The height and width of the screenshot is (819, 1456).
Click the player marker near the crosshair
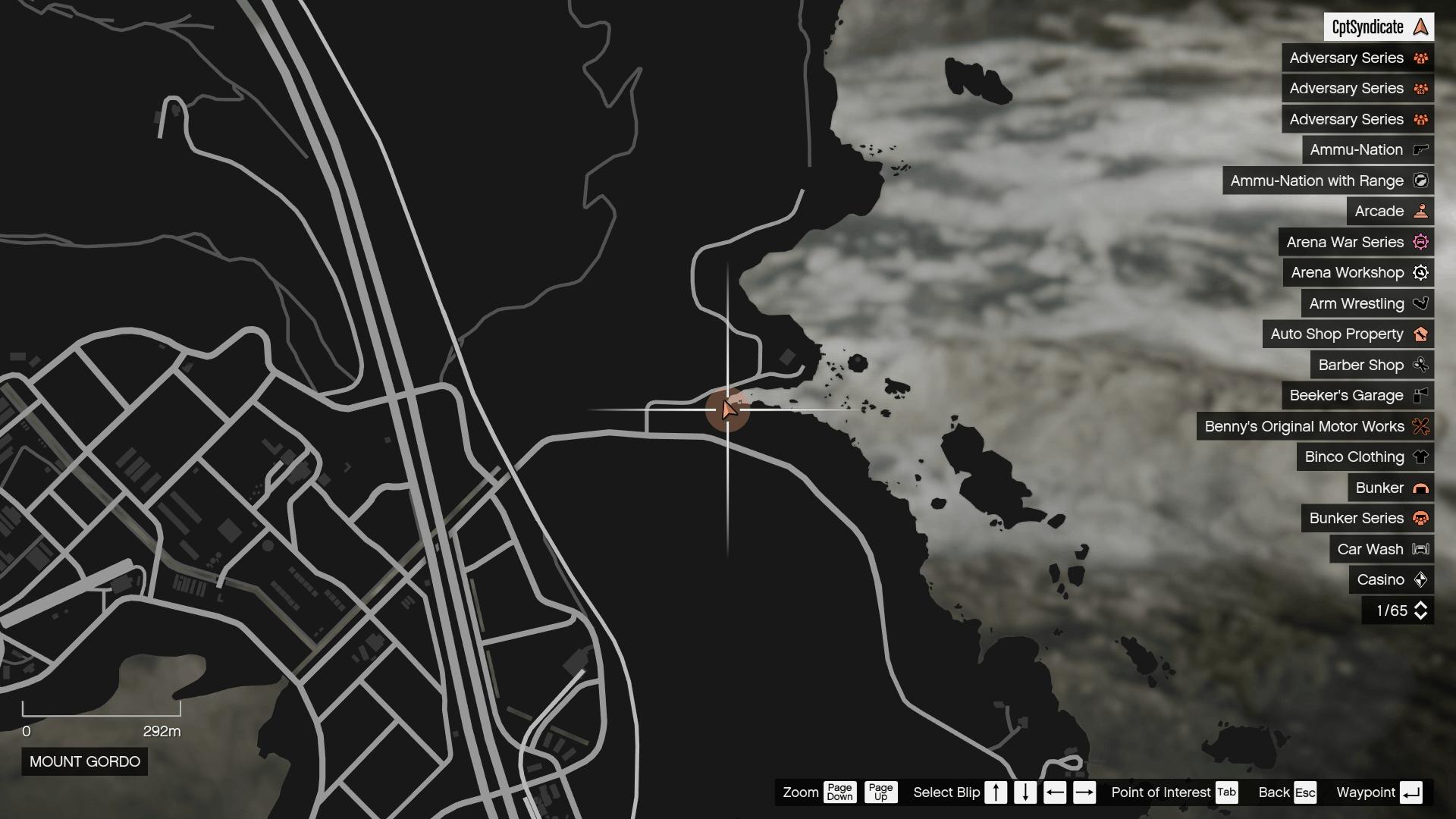coord(730,409)
